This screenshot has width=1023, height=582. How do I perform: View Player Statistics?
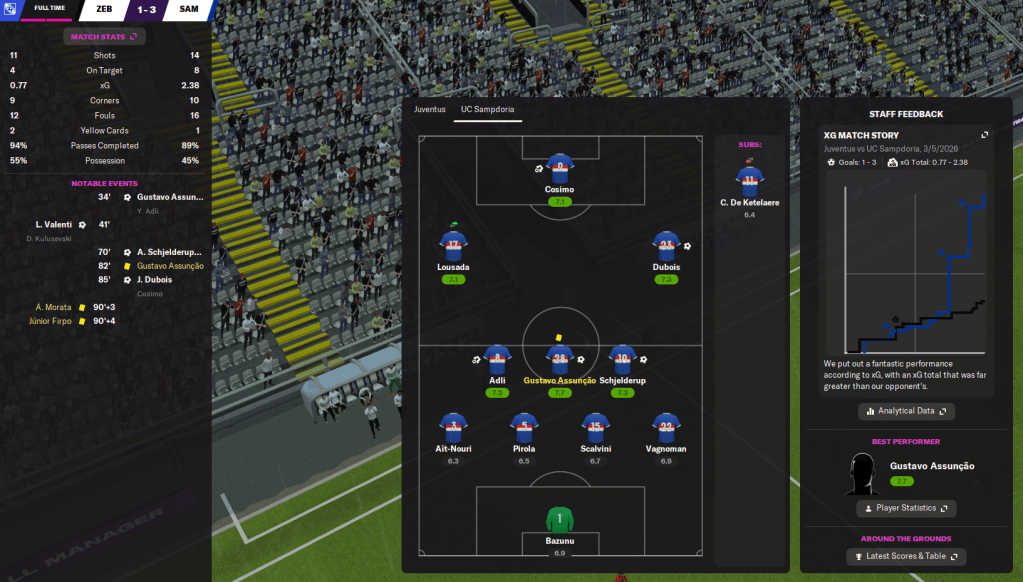[906, 508]
